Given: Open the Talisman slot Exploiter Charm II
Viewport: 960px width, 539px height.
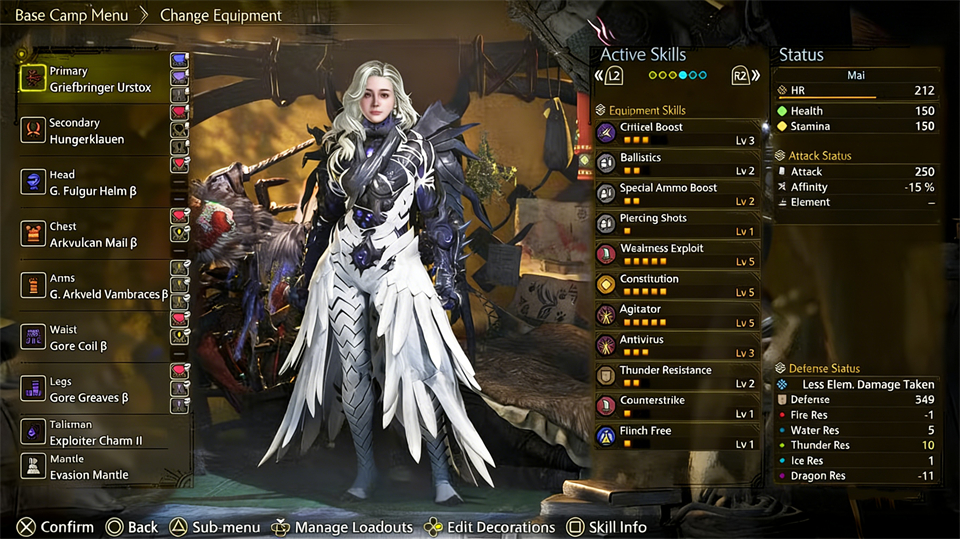Looking at the screenshot, I should click(x=99, y=432).
